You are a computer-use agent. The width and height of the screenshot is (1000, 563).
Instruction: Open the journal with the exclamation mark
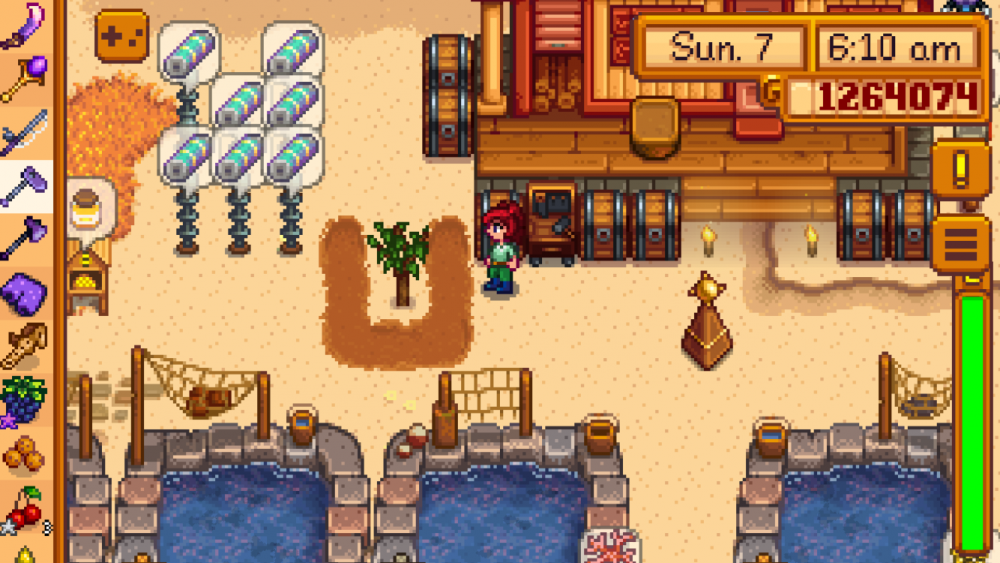pyautogui.click(x=961, y=168)
